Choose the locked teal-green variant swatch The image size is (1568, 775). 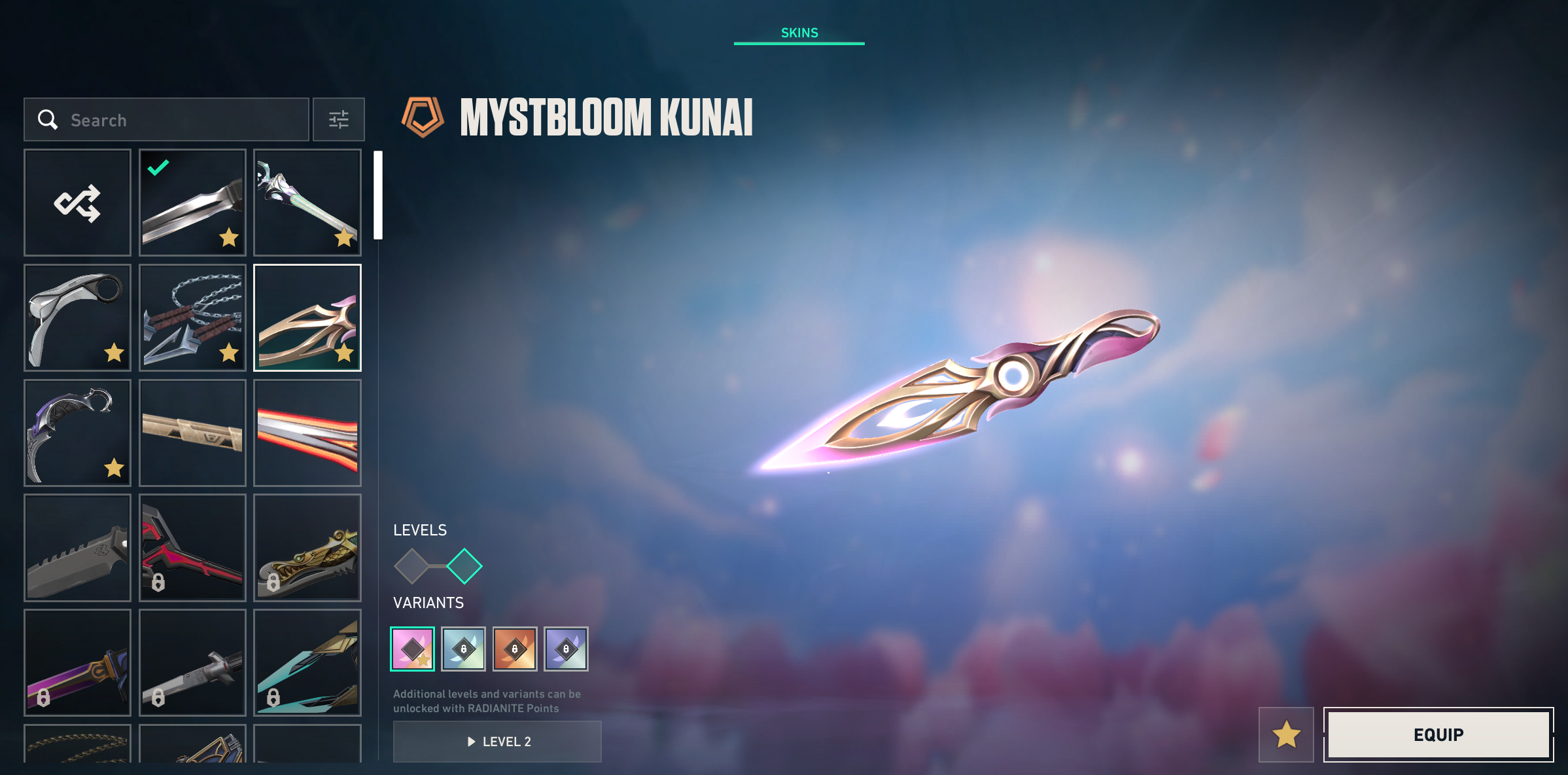[x=463, y=649]
